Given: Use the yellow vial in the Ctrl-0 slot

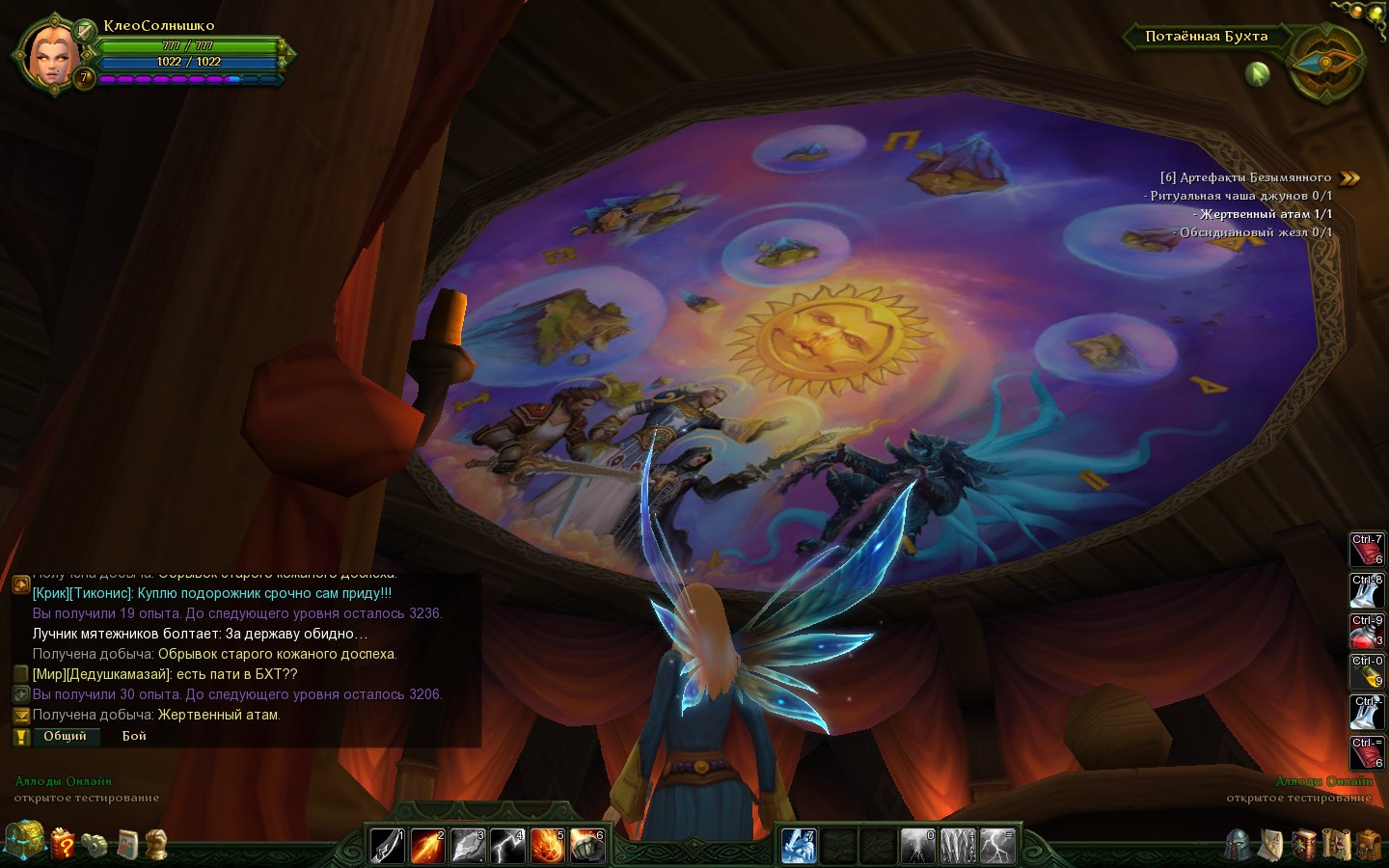Looking at the screenshot, I should [1366, 673].
